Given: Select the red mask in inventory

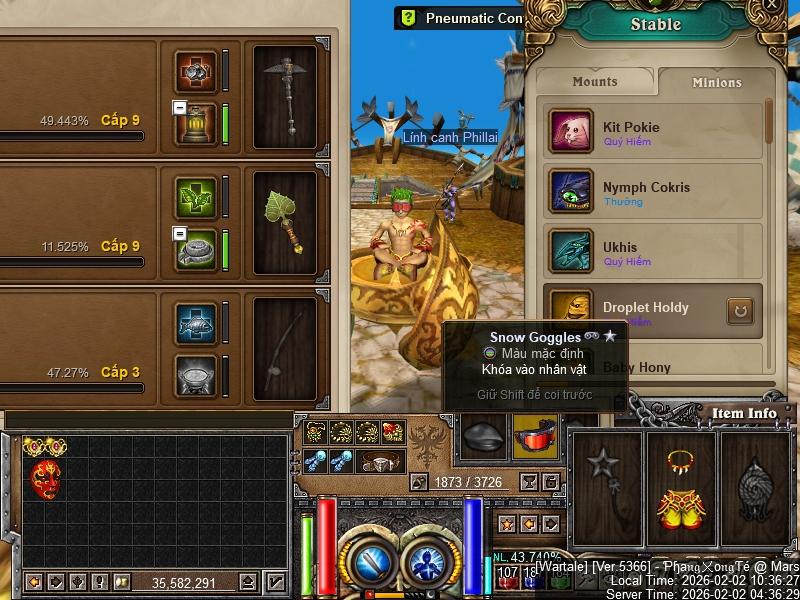Looking at the screenshot, I should pyautogui.click(x=45, y=478).
